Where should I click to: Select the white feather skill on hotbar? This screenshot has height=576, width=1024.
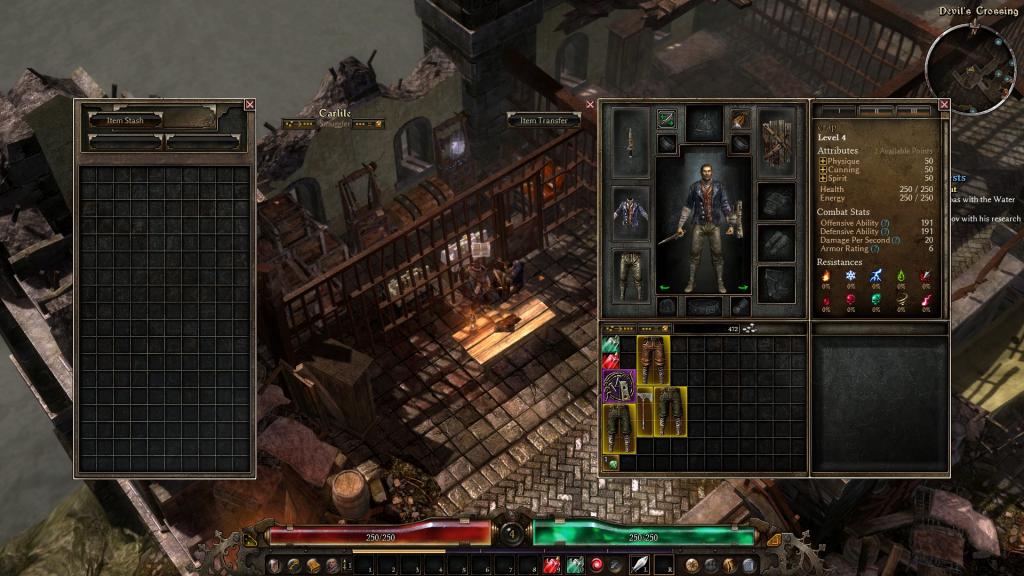[639, 566]
